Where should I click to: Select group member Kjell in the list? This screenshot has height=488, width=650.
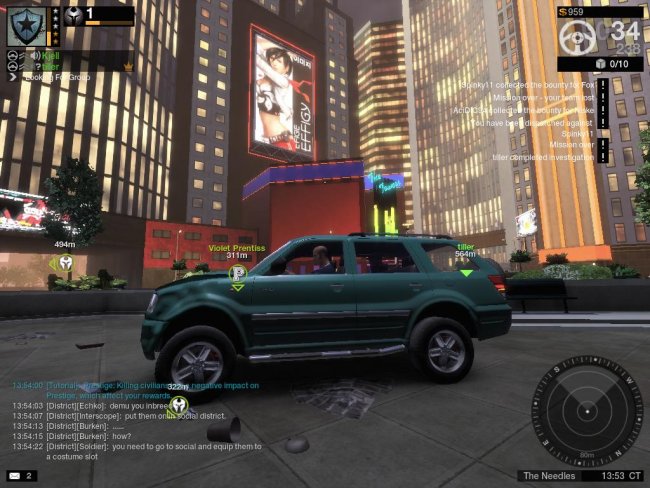click(x=51, y=55)
